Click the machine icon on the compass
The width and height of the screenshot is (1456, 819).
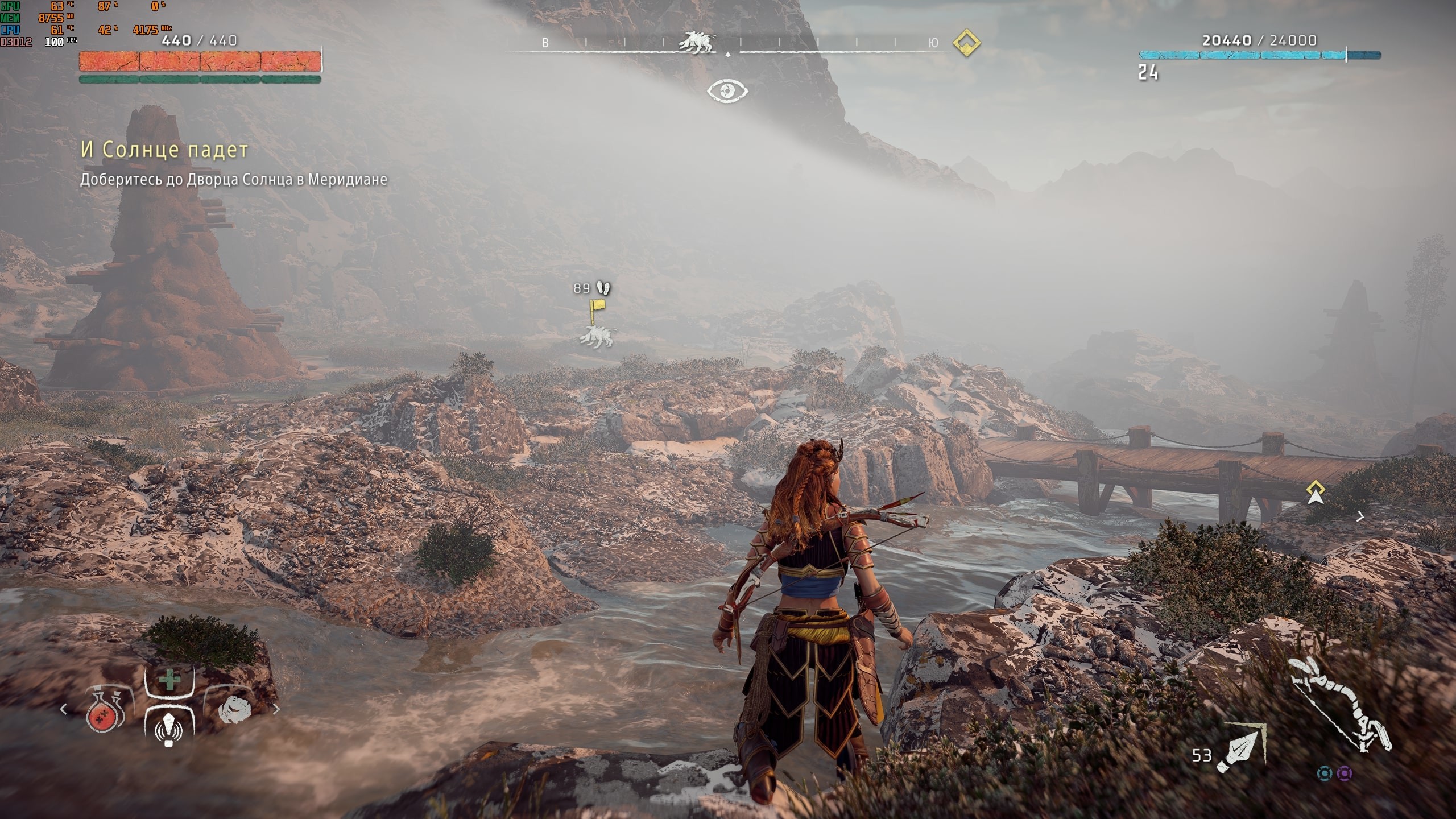(x=698, y=42)
